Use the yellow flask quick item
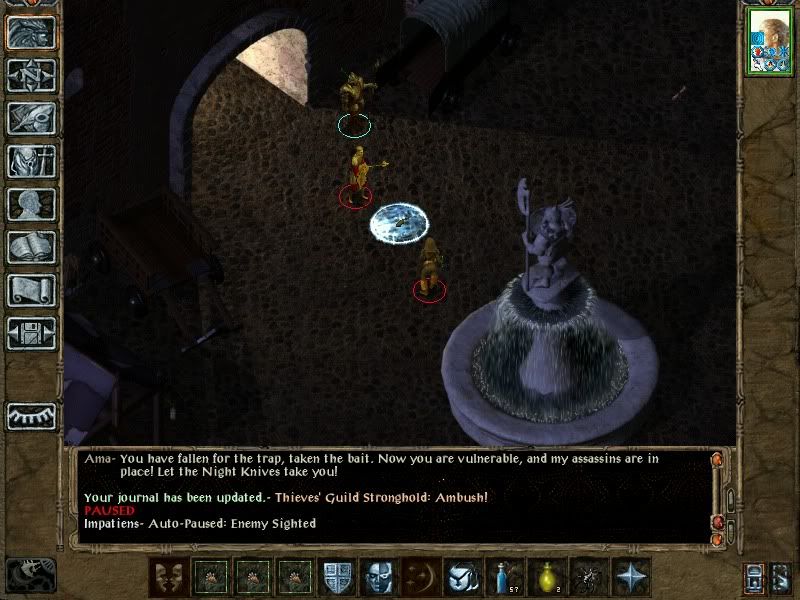This screenshot has height=600, width=800. pyautogui.click(x=547, y=577)
